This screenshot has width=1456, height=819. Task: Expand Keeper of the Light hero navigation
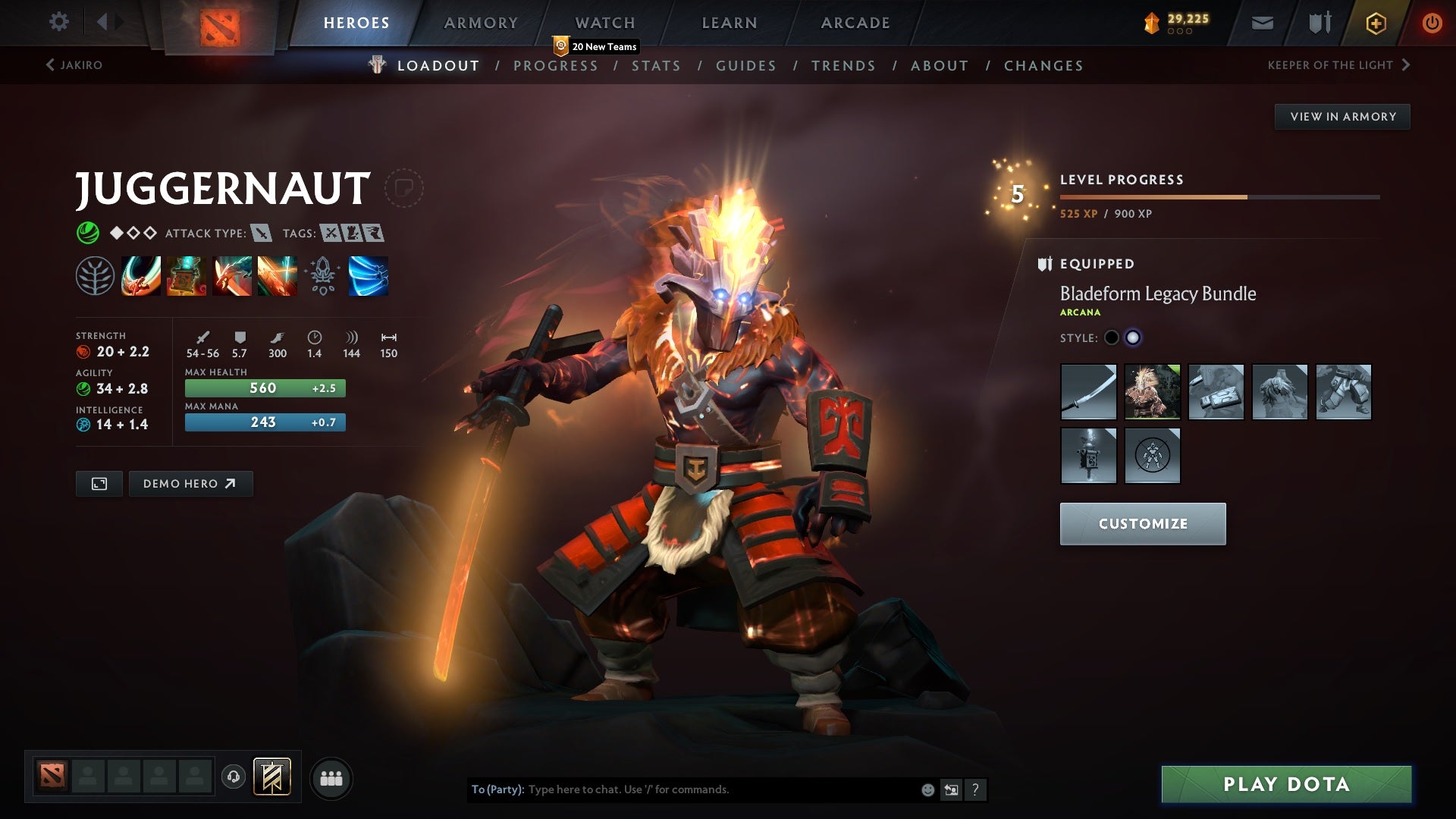pyautogui.click(x=1339, y=65)
